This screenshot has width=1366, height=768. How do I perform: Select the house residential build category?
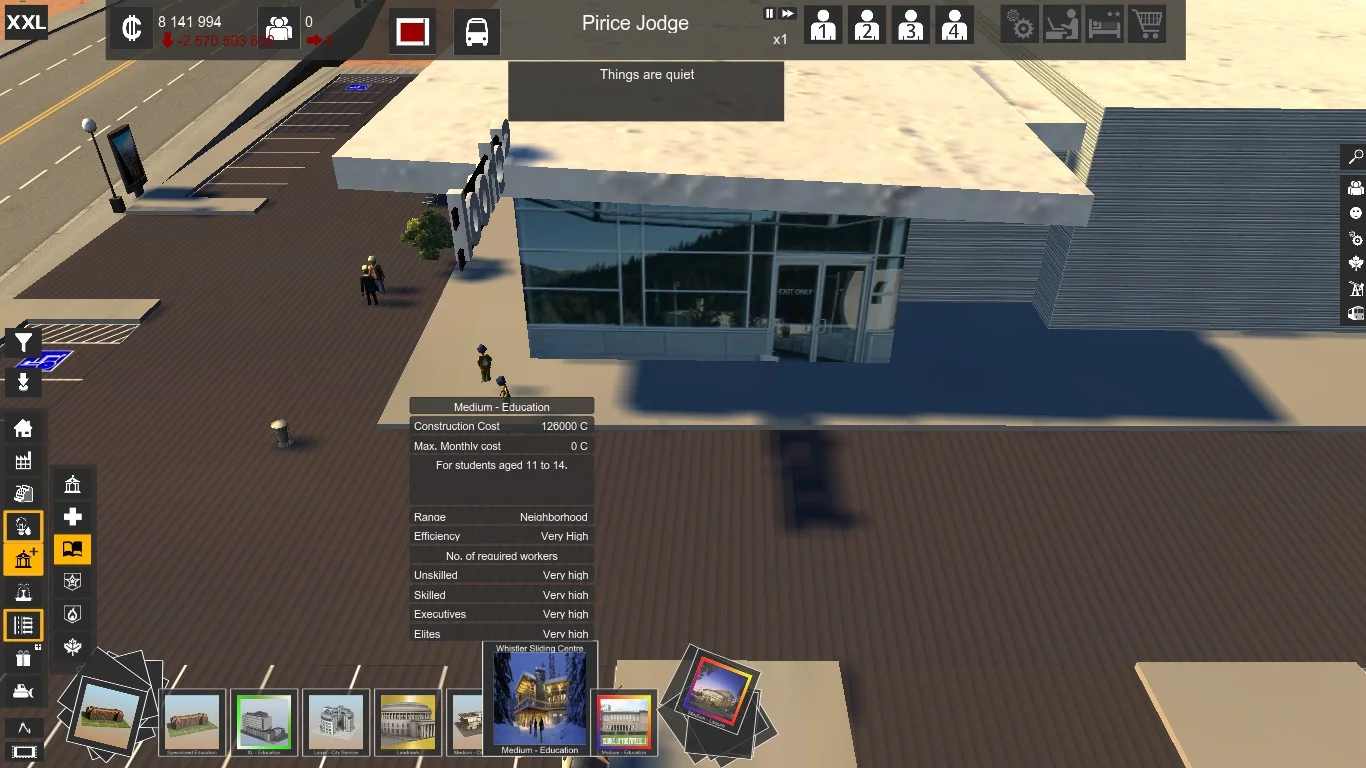[x=23, y=429]
